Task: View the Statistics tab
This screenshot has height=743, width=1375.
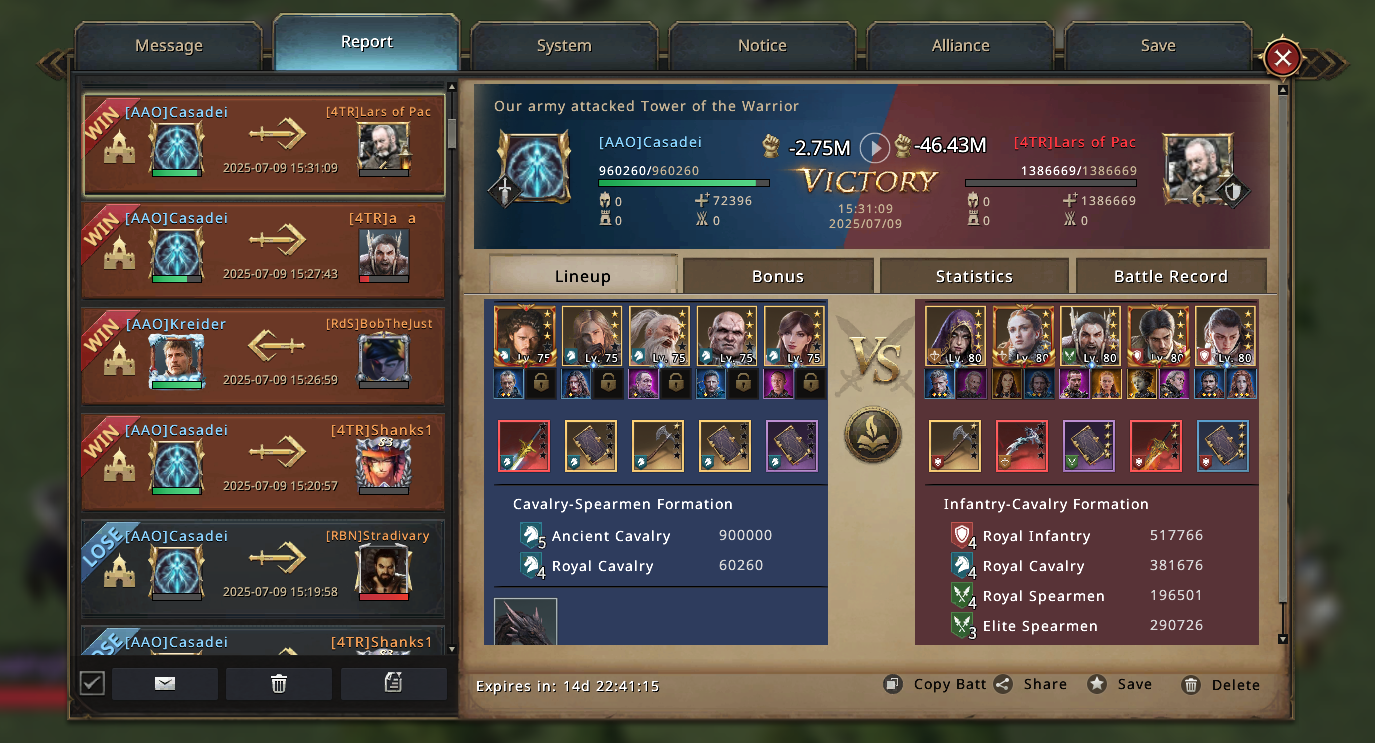Action: click(974, 277)
